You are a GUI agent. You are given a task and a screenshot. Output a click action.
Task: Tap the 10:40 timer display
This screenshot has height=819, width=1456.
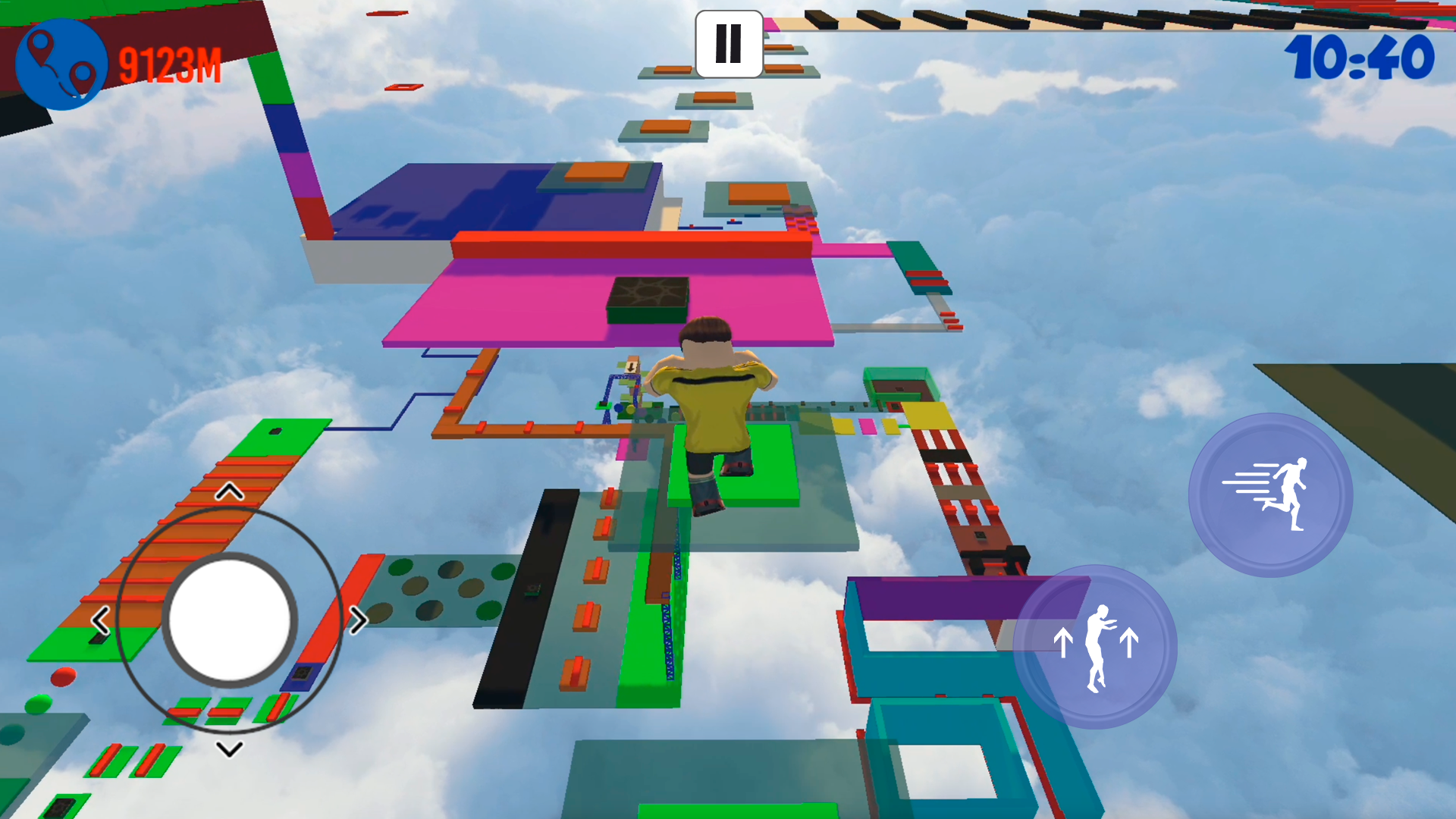coord(1358,57)
